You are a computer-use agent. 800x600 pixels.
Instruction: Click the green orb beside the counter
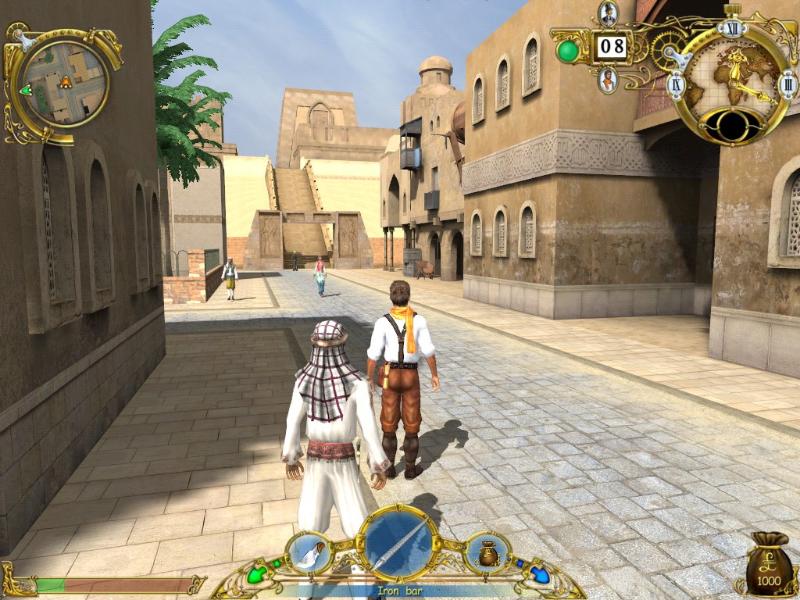(x=568, y=49)
